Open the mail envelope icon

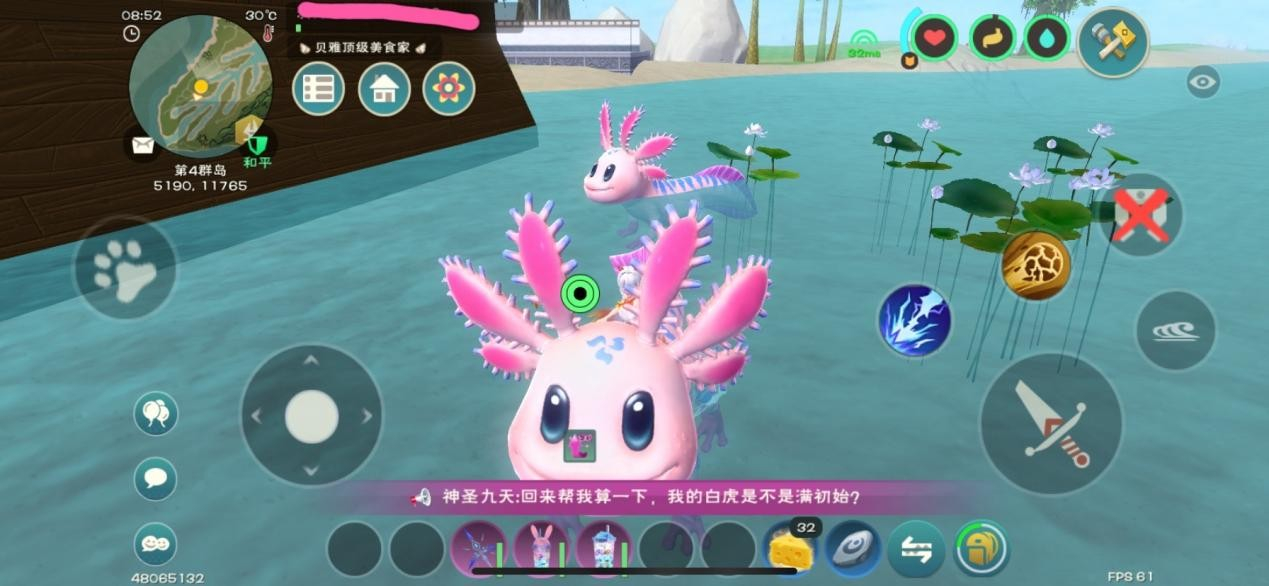[x=143, y=146]
